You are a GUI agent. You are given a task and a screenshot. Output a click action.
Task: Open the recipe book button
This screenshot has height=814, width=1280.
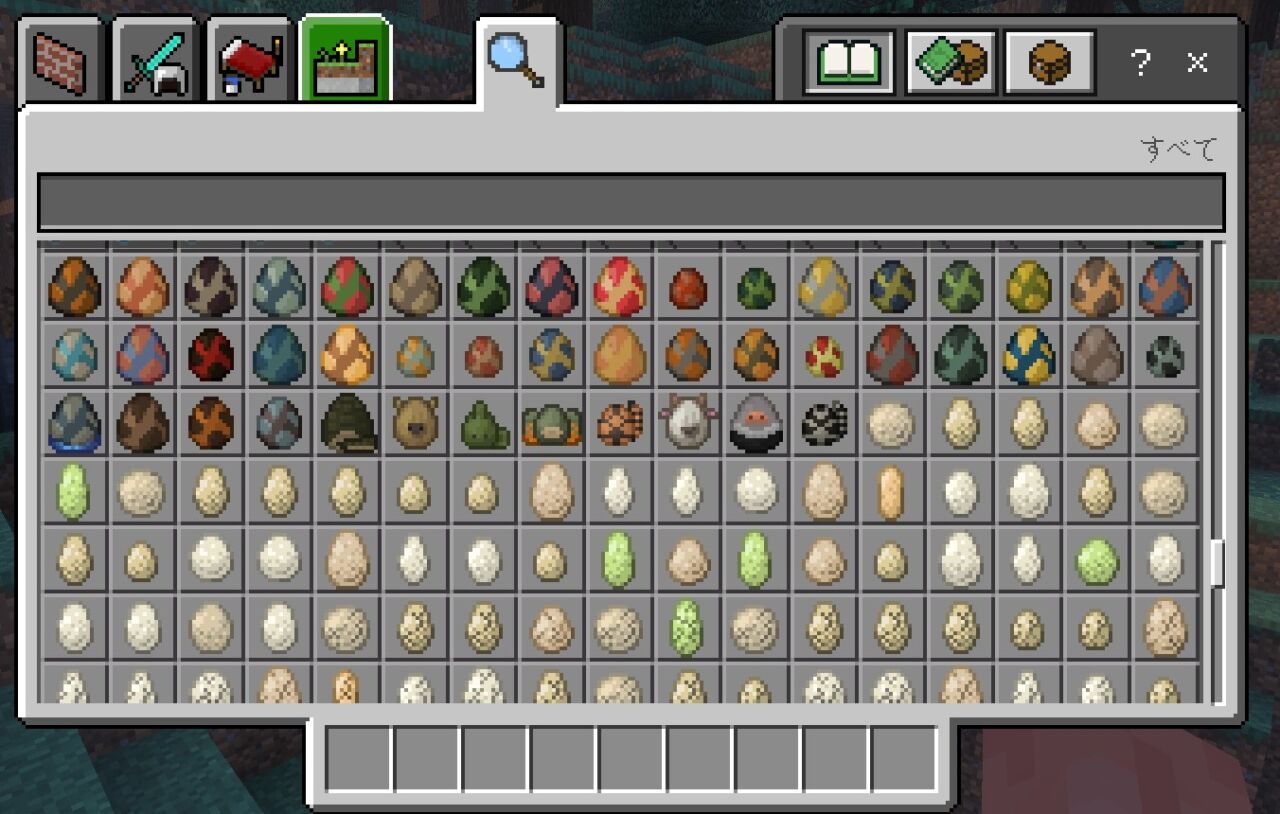pos(848,63)
